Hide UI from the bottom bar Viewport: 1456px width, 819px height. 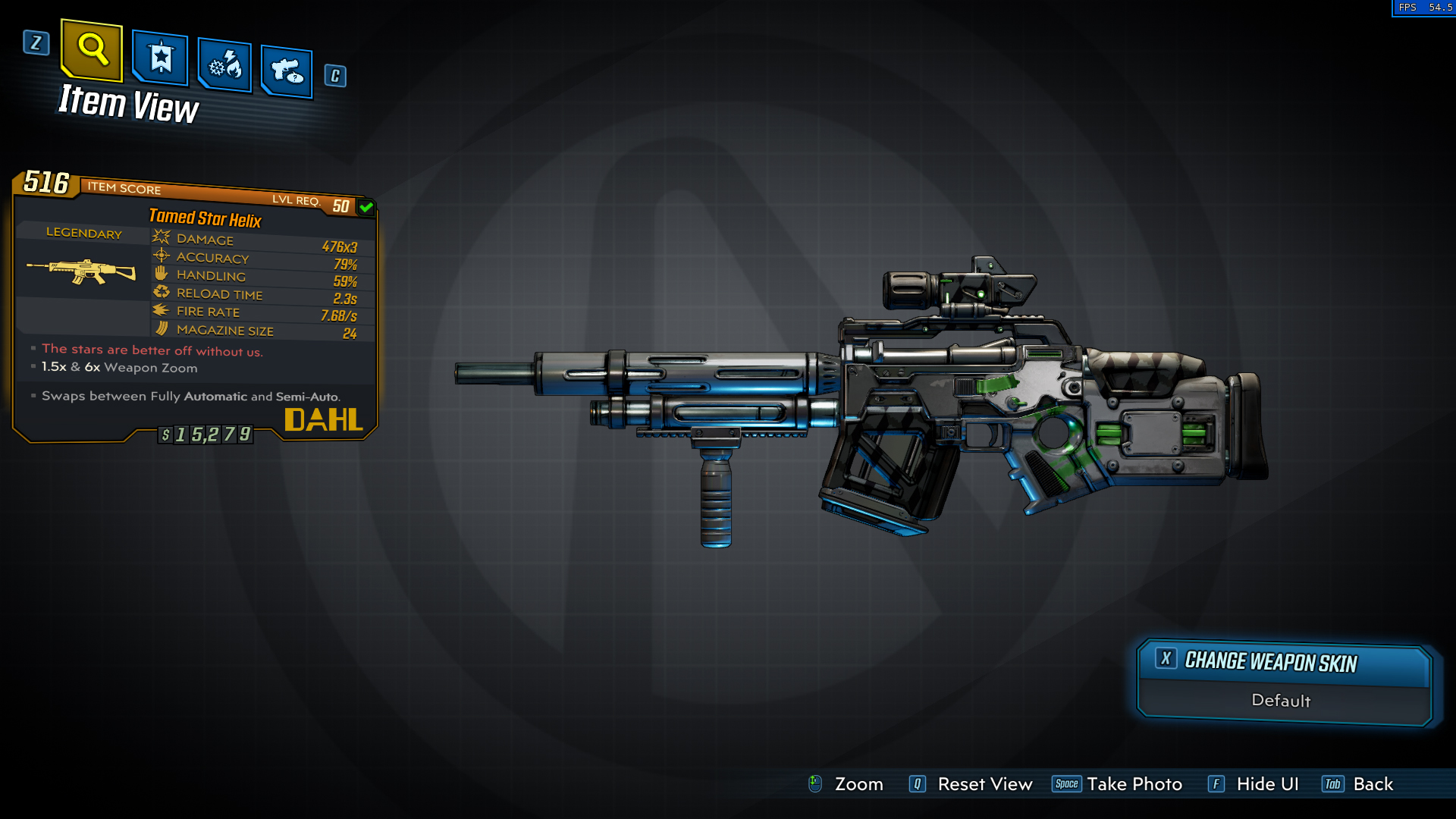(1266, 784)
